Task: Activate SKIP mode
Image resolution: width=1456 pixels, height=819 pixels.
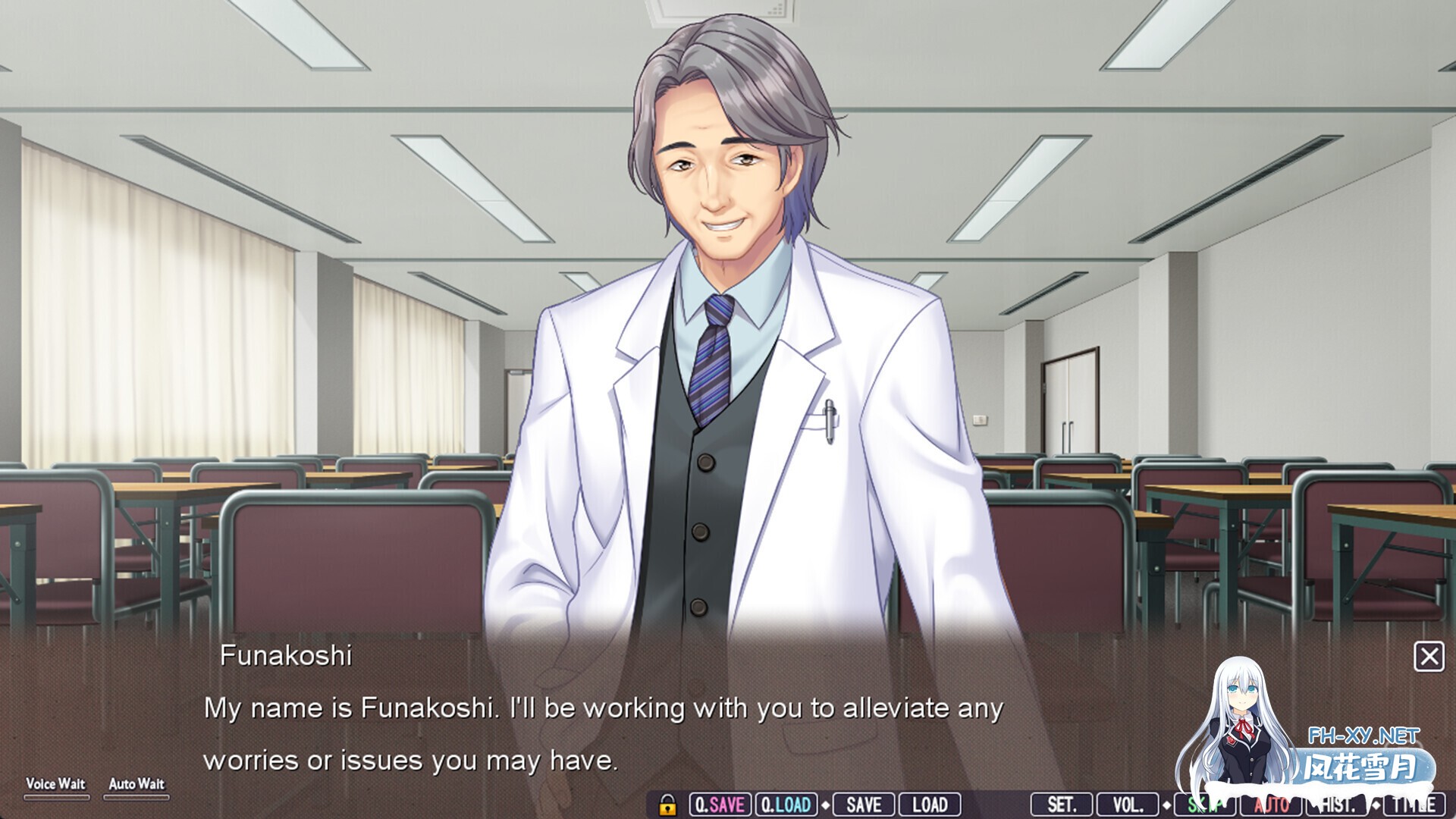Action: click(x=1204, y=805)
